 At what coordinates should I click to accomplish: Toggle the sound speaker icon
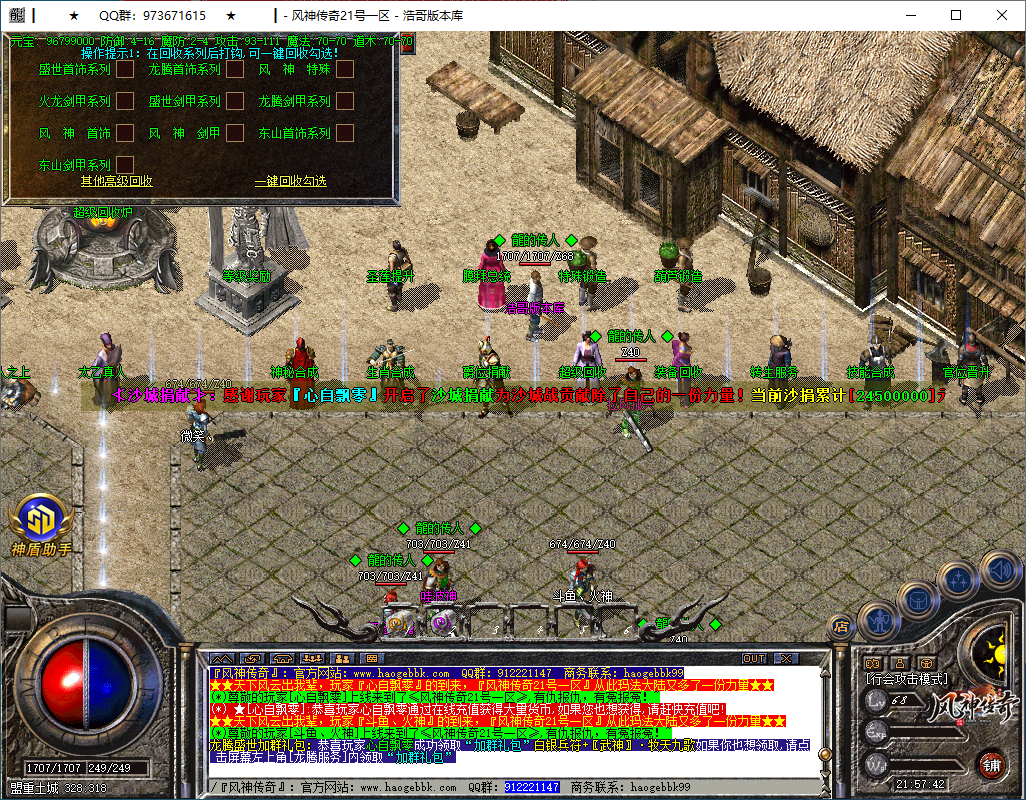tap(999, 569)
